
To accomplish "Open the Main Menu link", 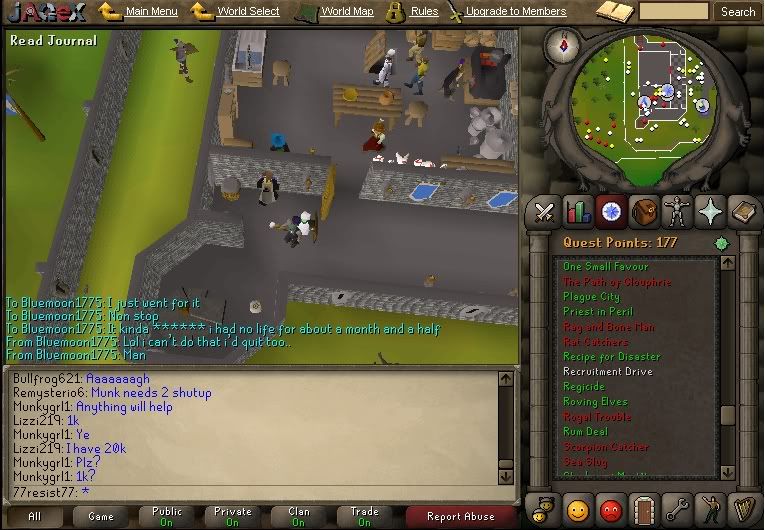I will 151,12.
